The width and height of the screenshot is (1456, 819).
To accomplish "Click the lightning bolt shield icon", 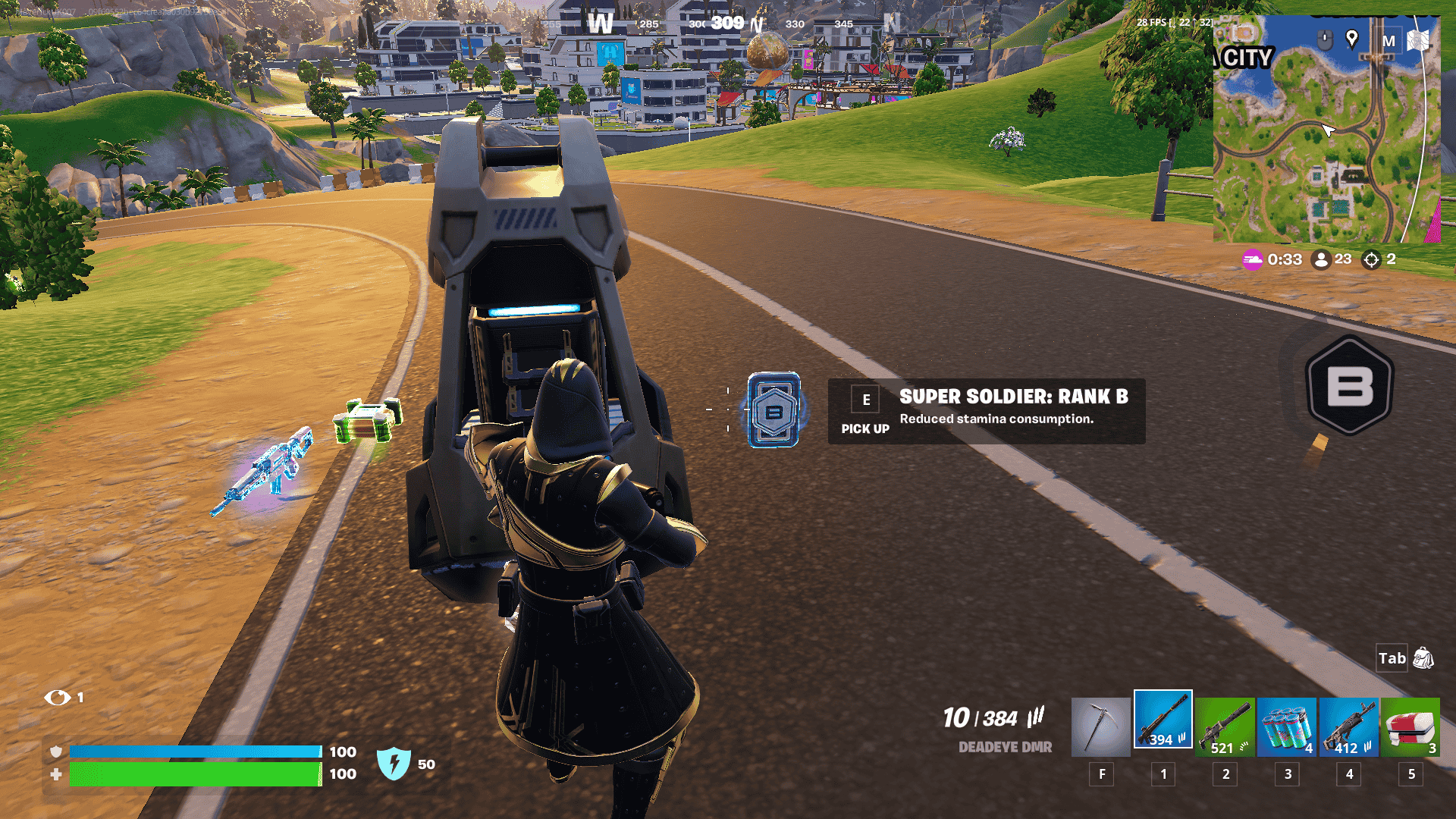I will pyautogui.click(x=394, y=764).
